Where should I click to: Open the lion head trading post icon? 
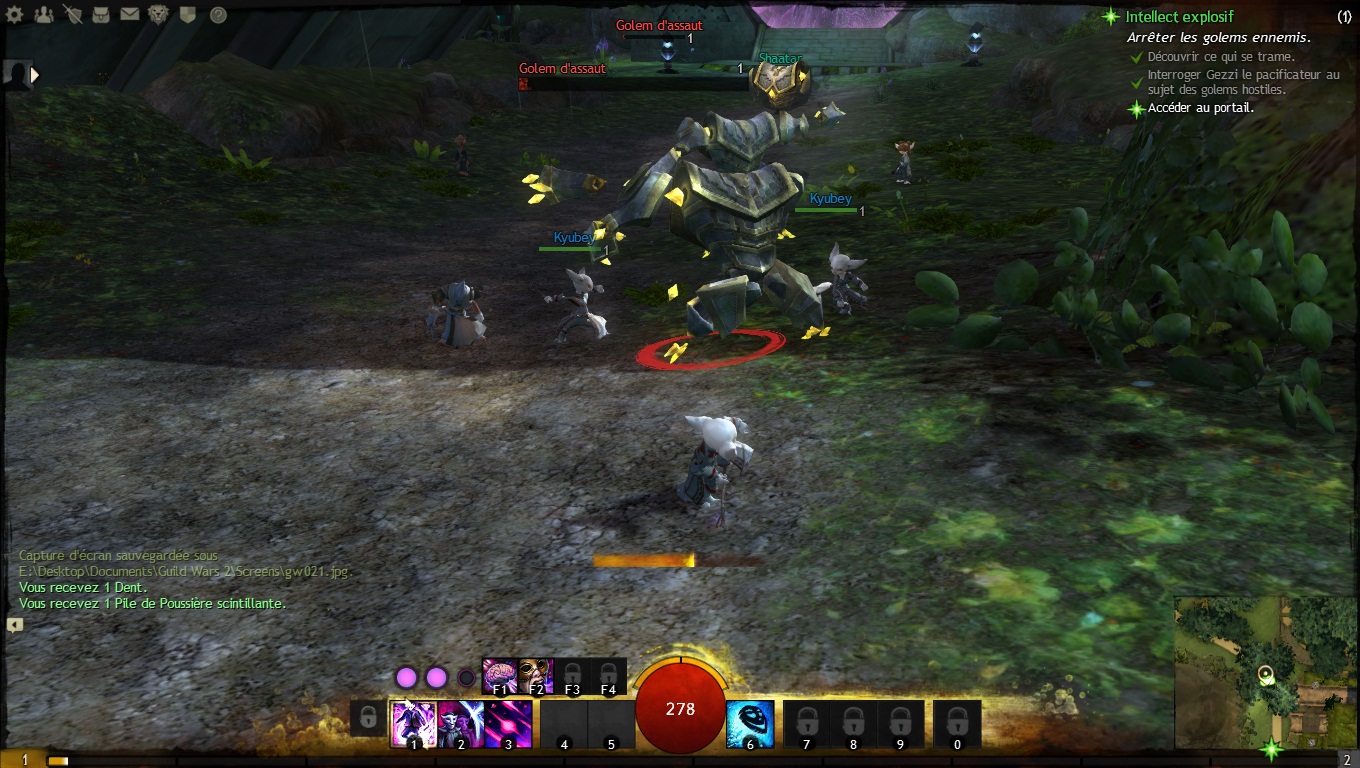[159, 15]
